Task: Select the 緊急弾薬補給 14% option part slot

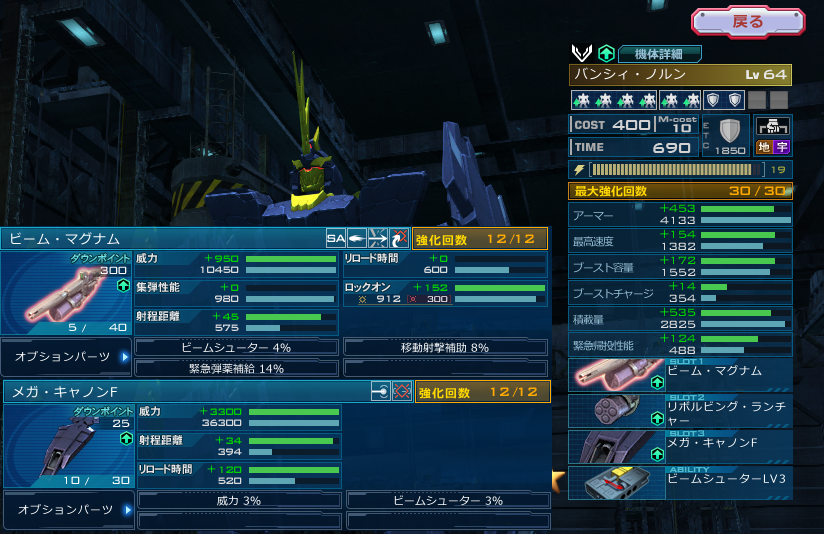Action: click(237, 368)
